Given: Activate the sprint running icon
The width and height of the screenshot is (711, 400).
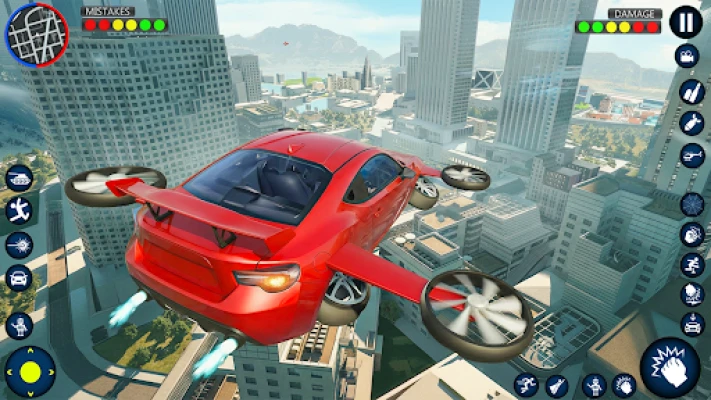Looking at the screenshot, I should (x=692, y=265).
